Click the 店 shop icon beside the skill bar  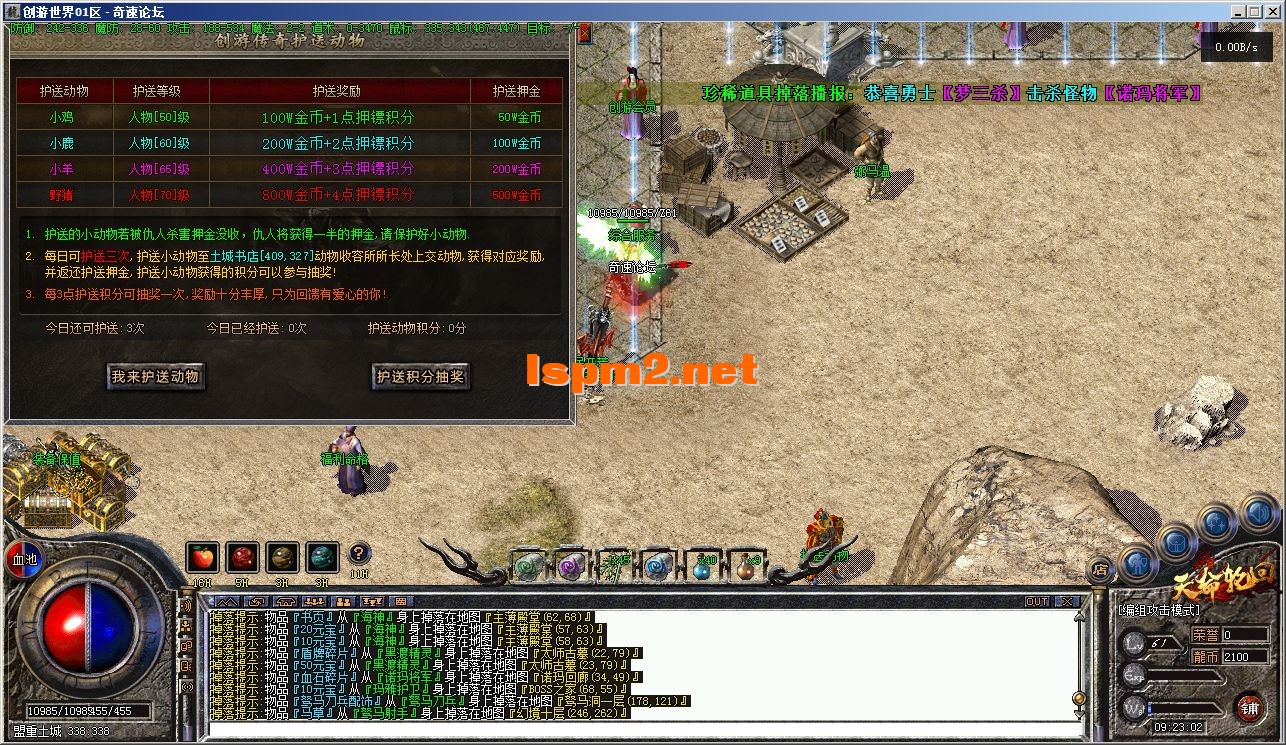[1100, 569]
